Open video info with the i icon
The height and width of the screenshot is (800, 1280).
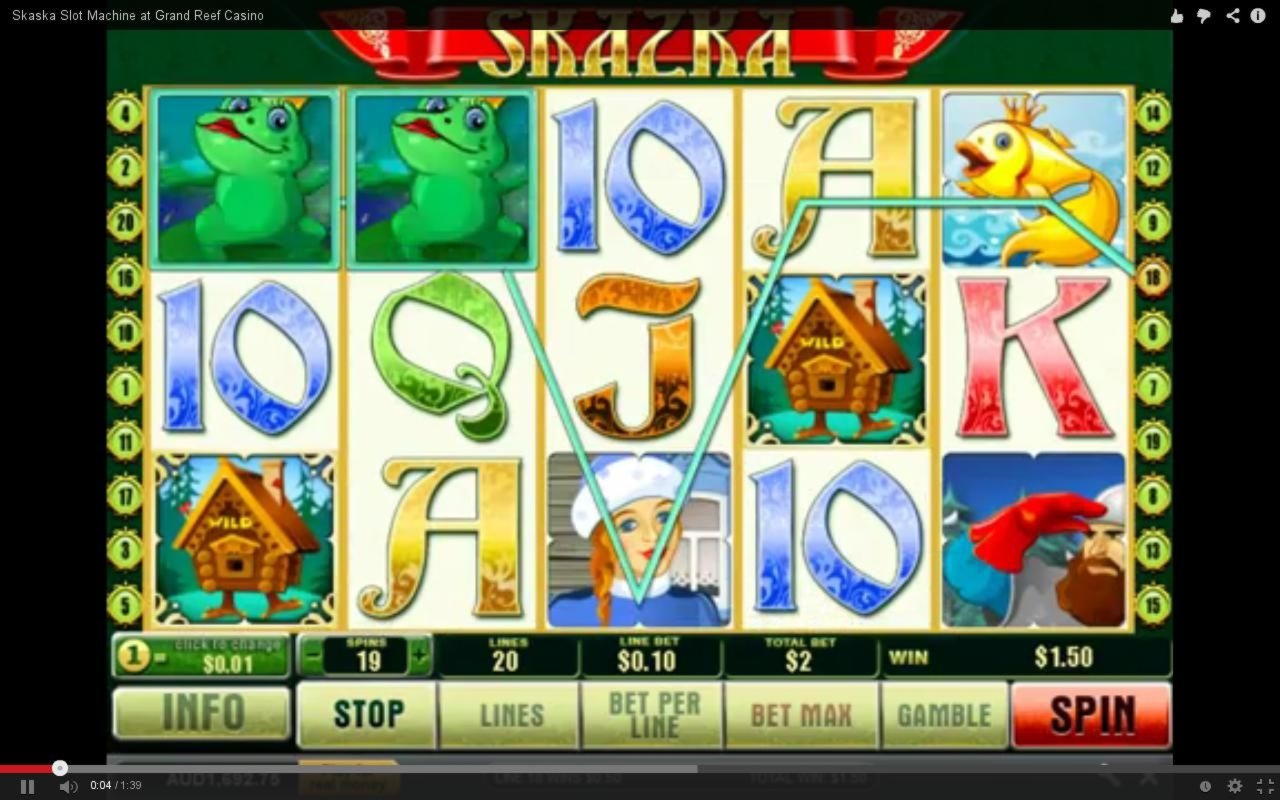click(x=1257, y=15)
